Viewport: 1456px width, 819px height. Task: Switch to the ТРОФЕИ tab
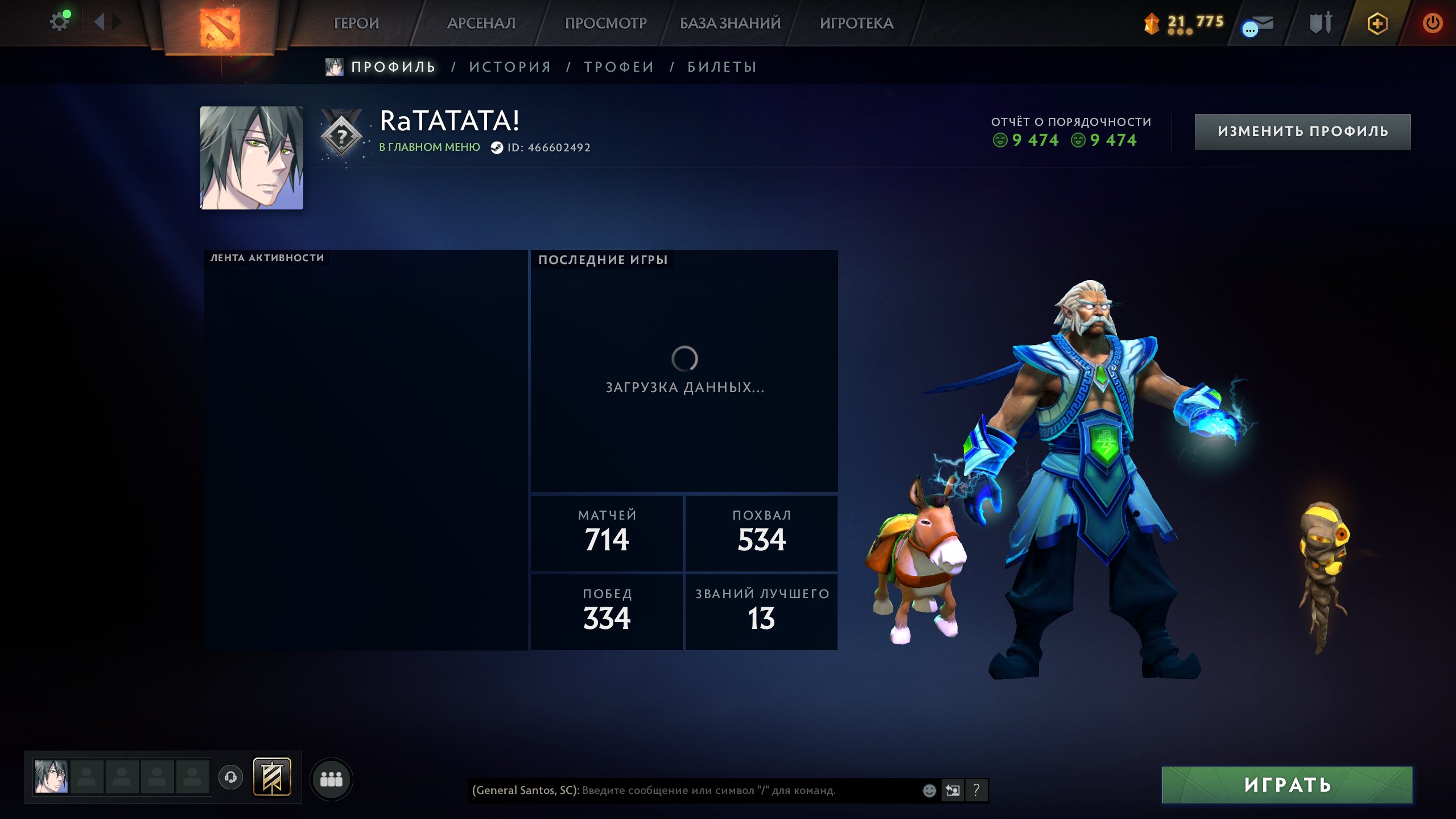[x=619, y=67]
